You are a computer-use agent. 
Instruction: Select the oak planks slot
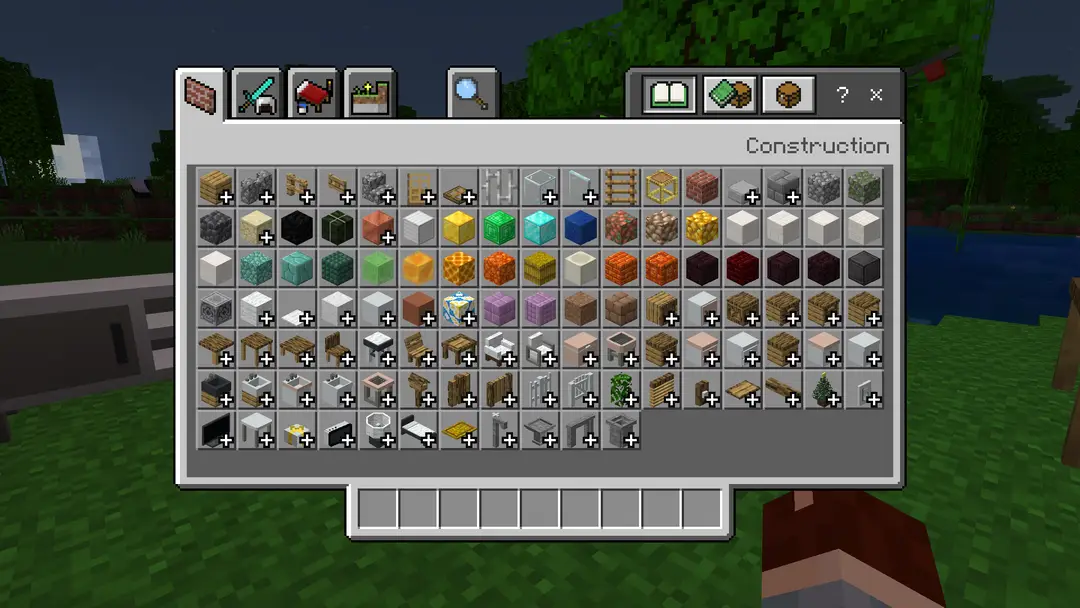215,187
